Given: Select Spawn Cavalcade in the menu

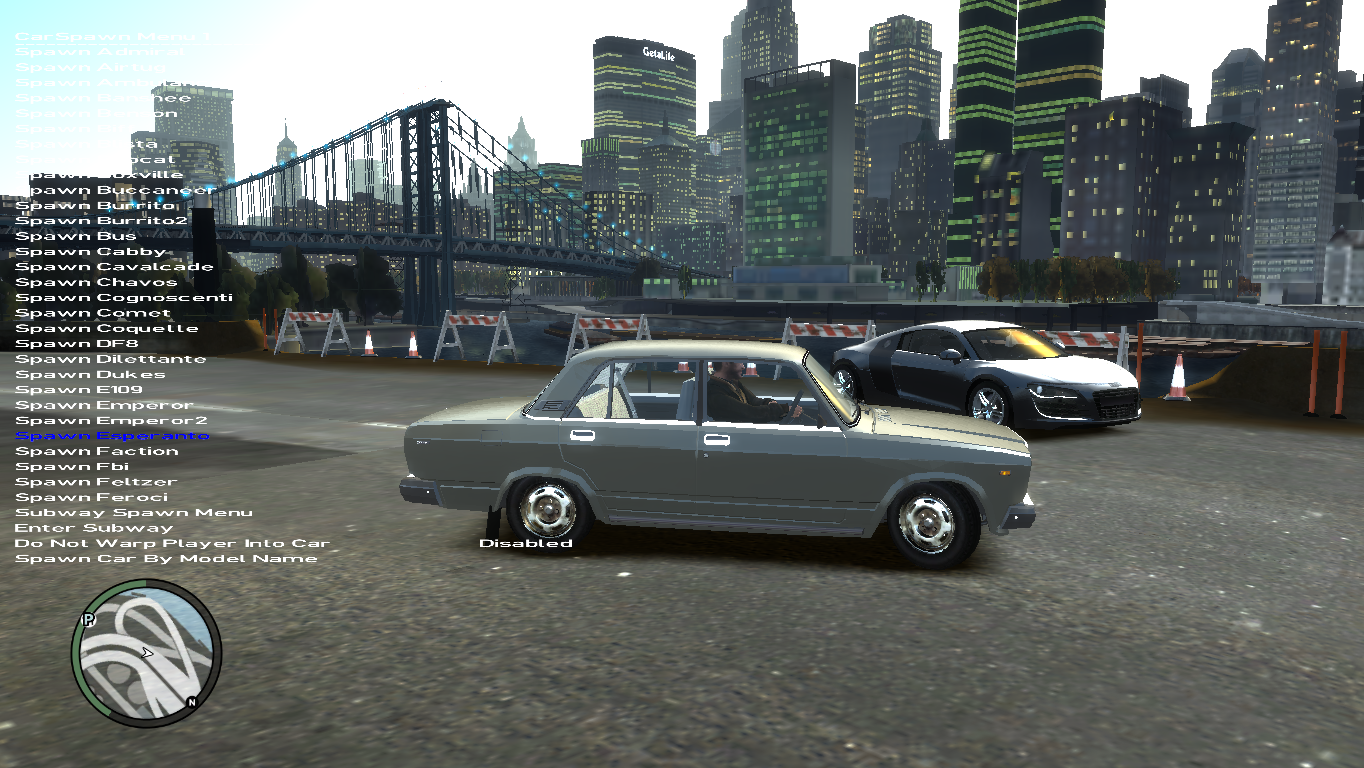Looking at the screenshot, I should tap(114, 267).
